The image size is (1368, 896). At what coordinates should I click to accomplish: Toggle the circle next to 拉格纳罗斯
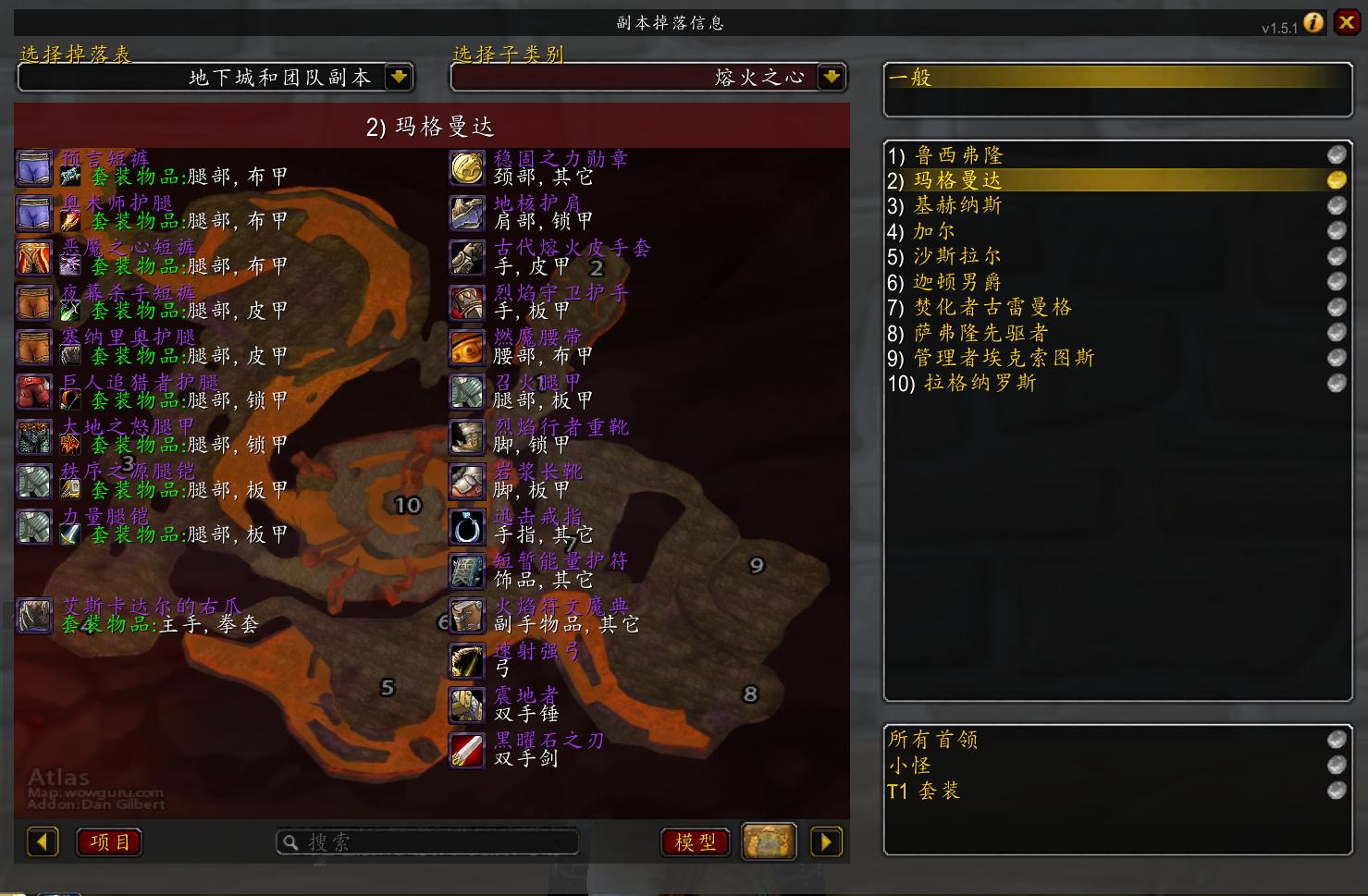1335,381
